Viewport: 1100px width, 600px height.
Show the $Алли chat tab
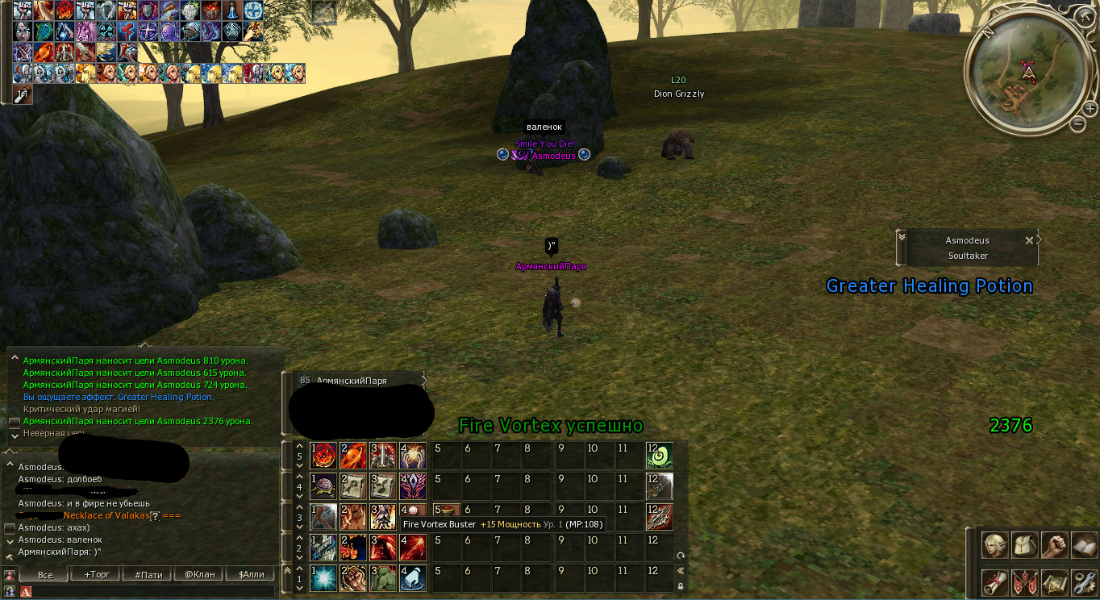coord(251,575)
